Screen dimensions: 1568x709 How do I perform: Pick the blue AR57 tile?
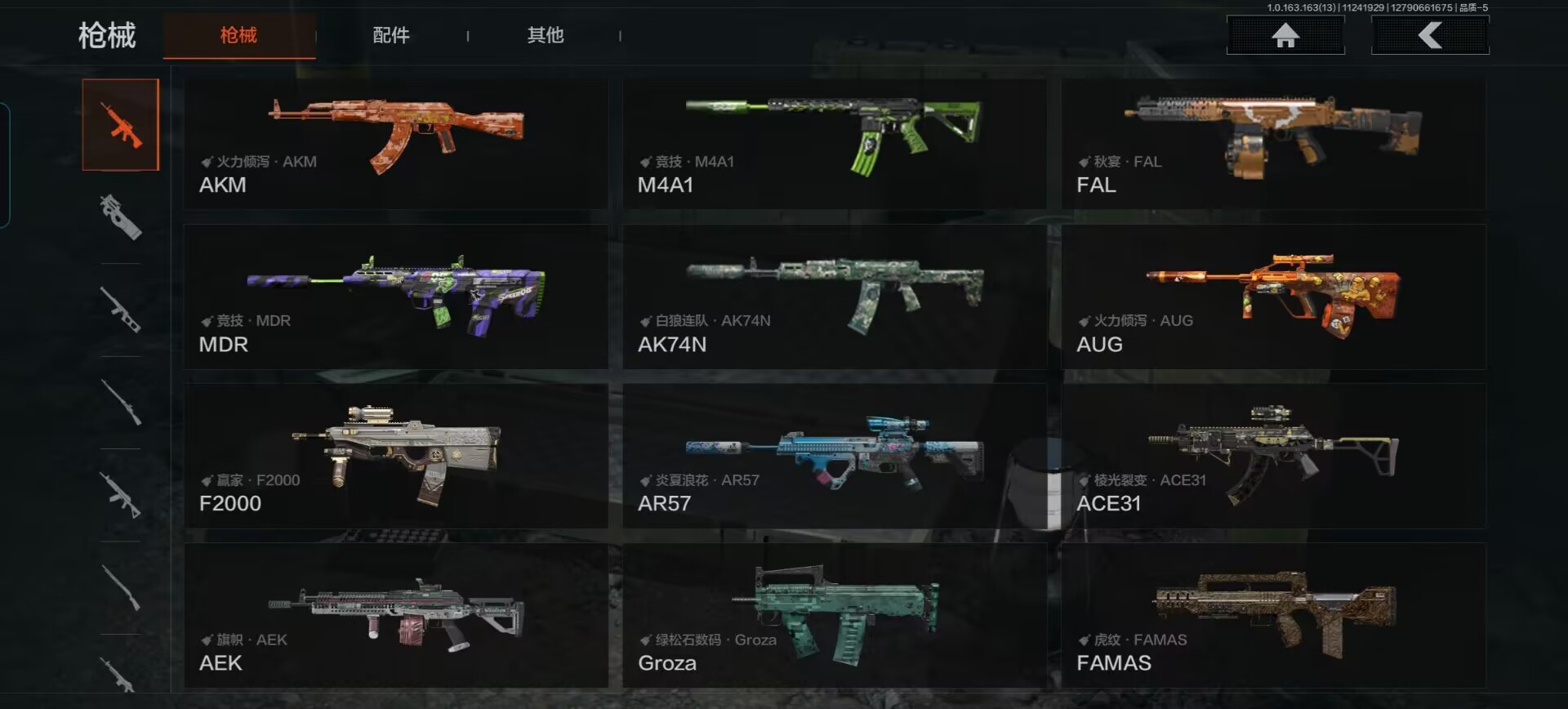click(x=834, y=456)
